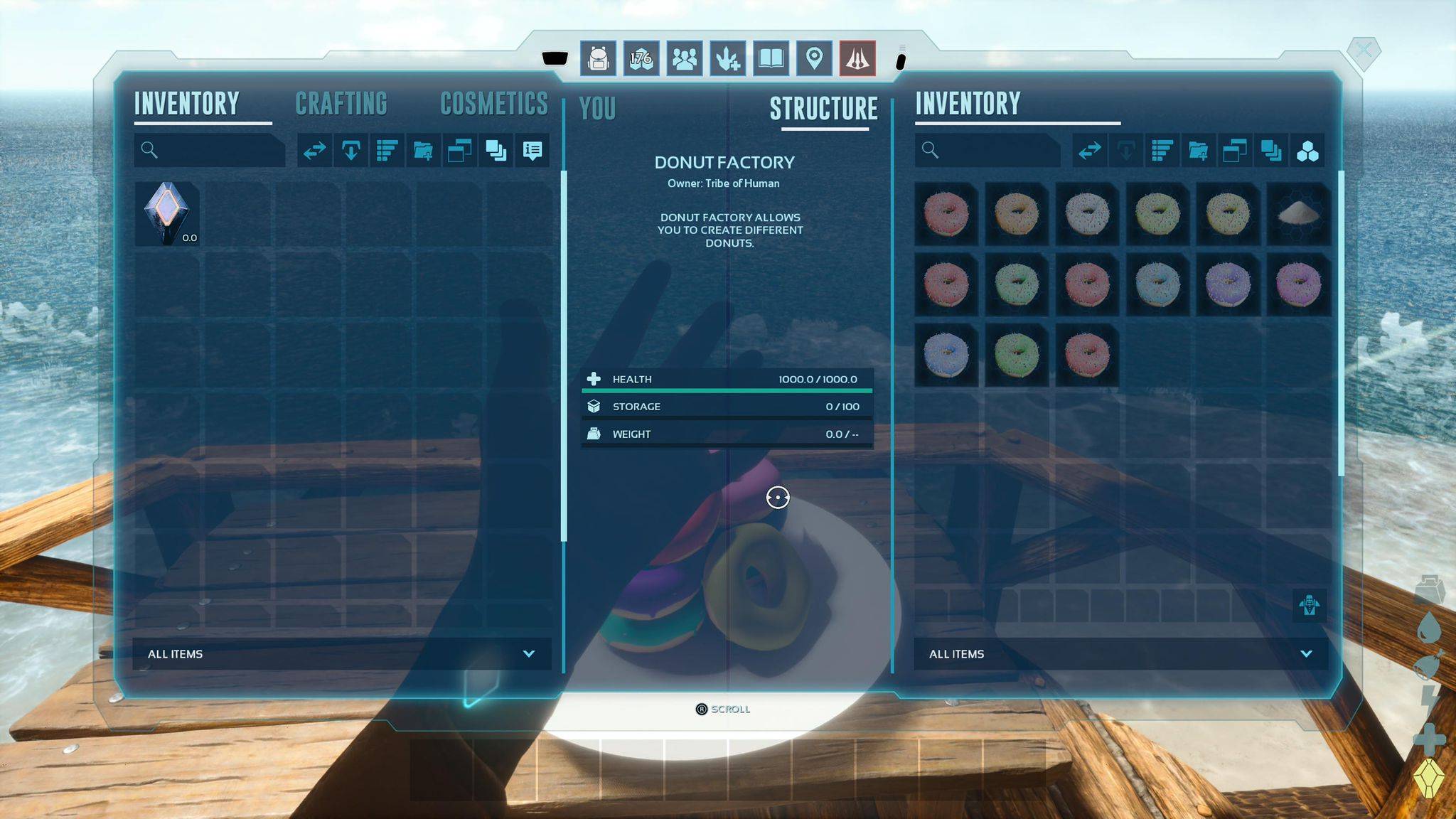Click the Donut Factory inventory search field
The height and width of the screenshot is (819, 1456).
point(992,150)
